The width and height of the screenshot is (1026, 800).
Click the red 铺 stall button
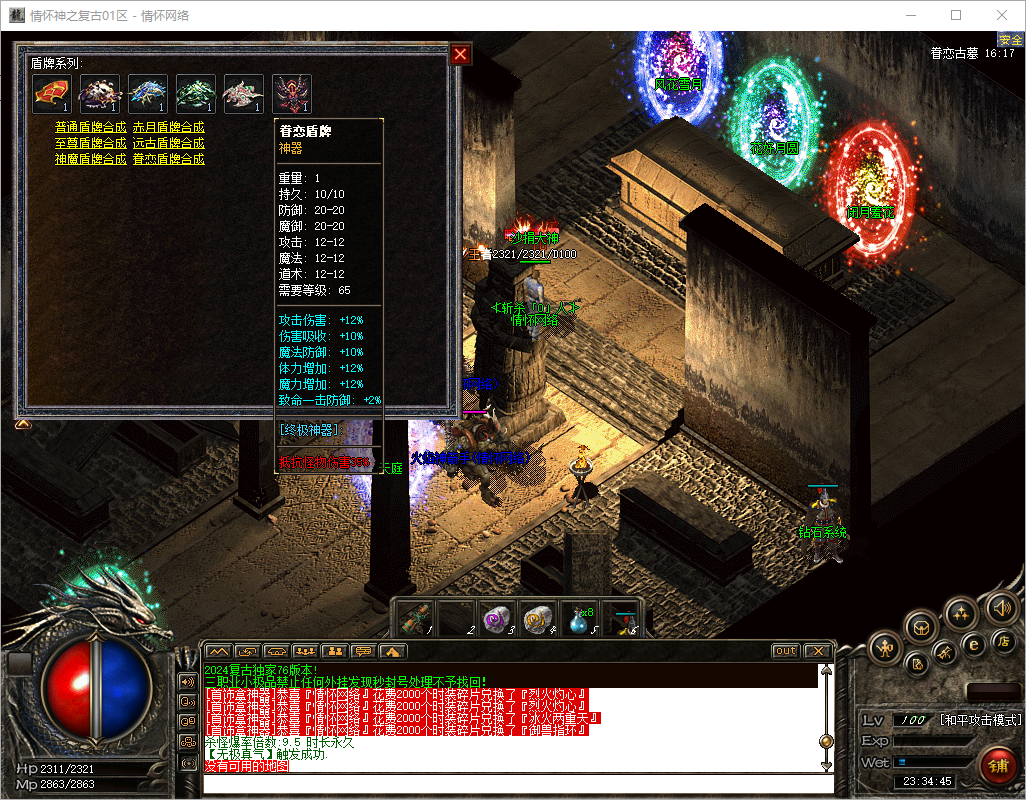point(998,768)
